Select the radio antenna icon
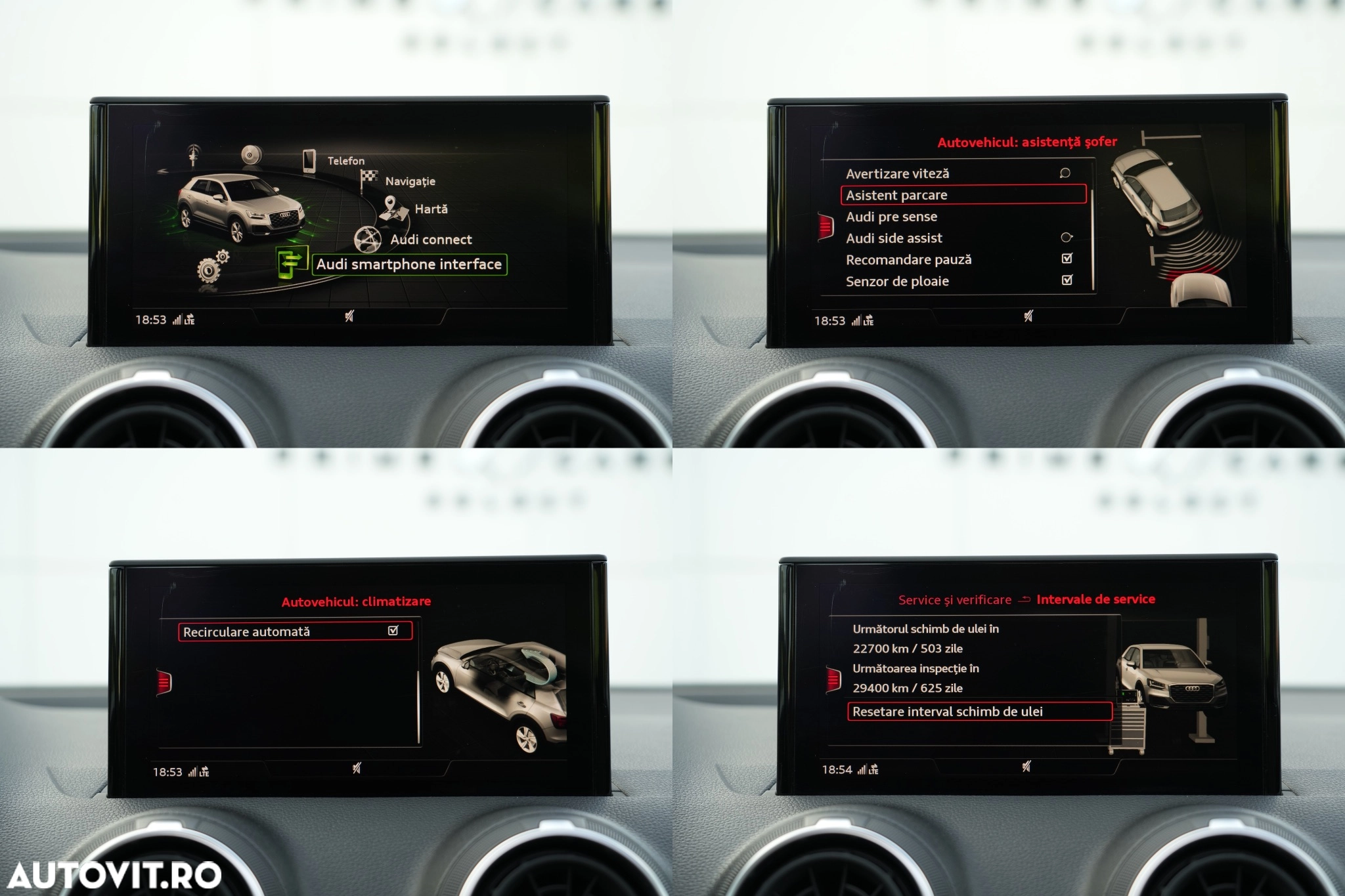The height and width of the screenshot is (896, 1345). coord(193,156)
